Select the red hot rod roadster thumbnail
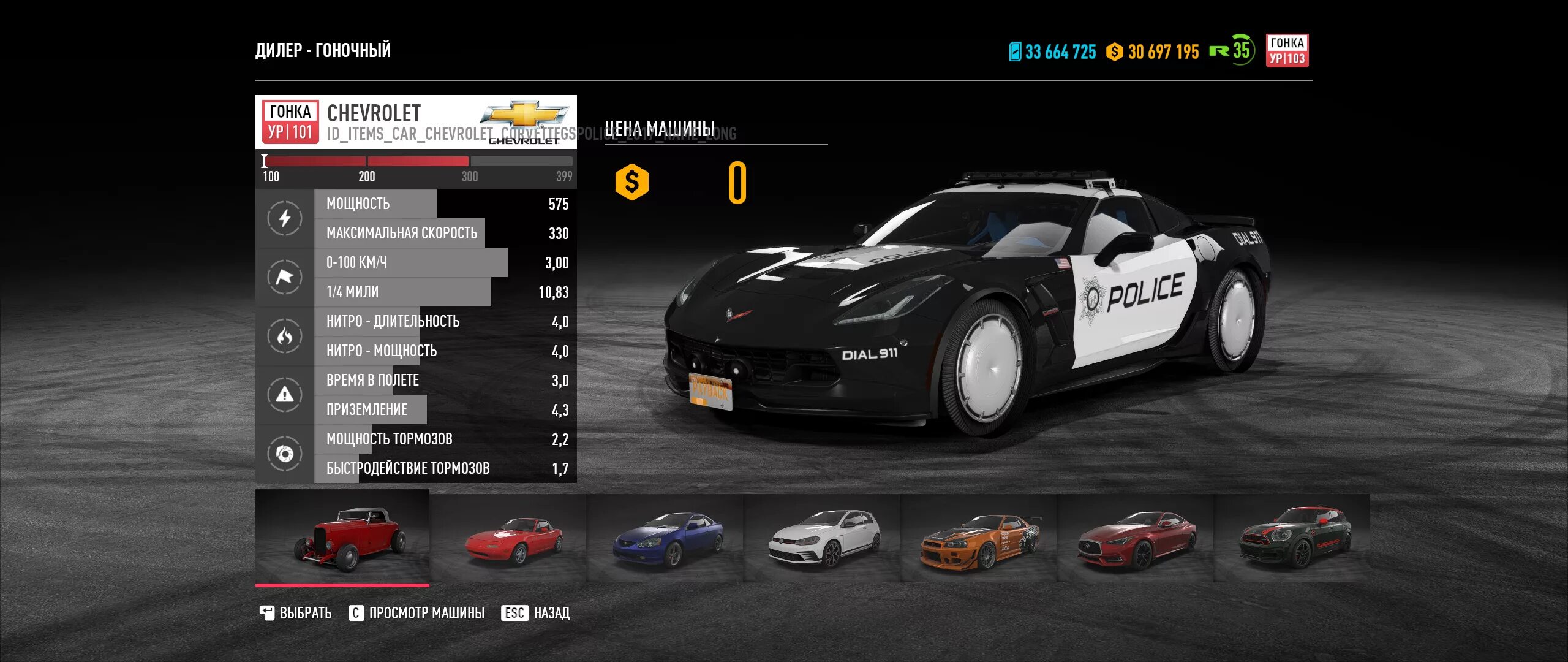This screenshot has width=1568, height=662. point(342,538)
